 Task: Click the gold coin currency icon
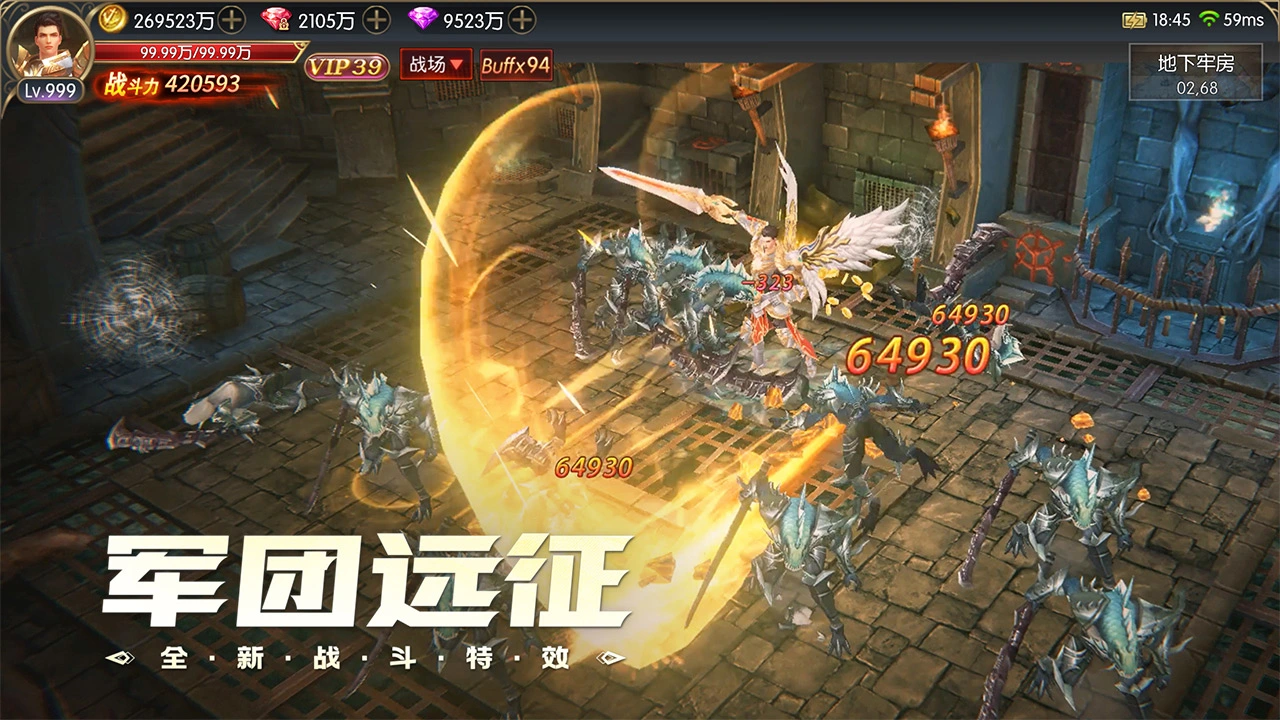coord(113,19)
